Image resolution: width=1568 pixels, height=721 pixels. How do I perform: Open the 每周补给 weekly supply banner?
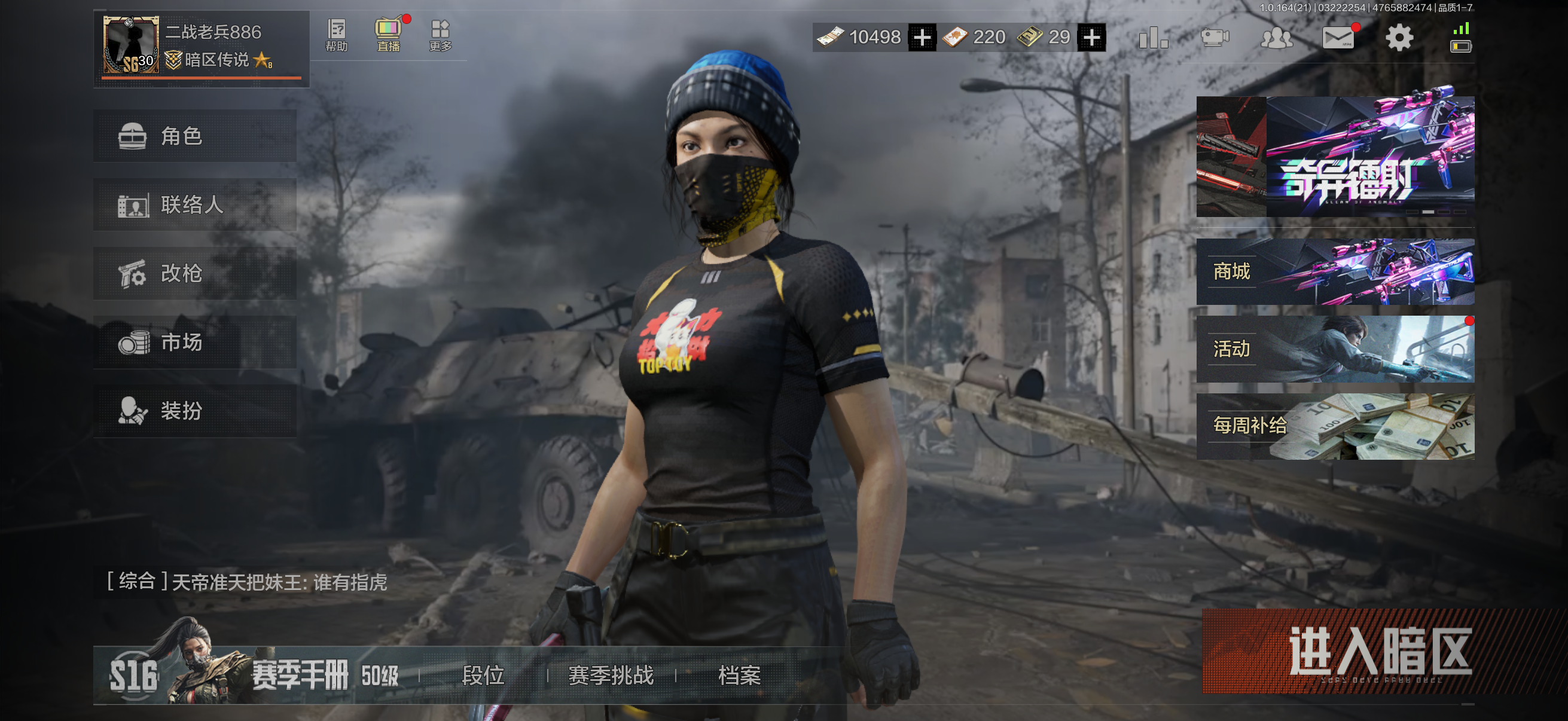tap(1337, 427)
